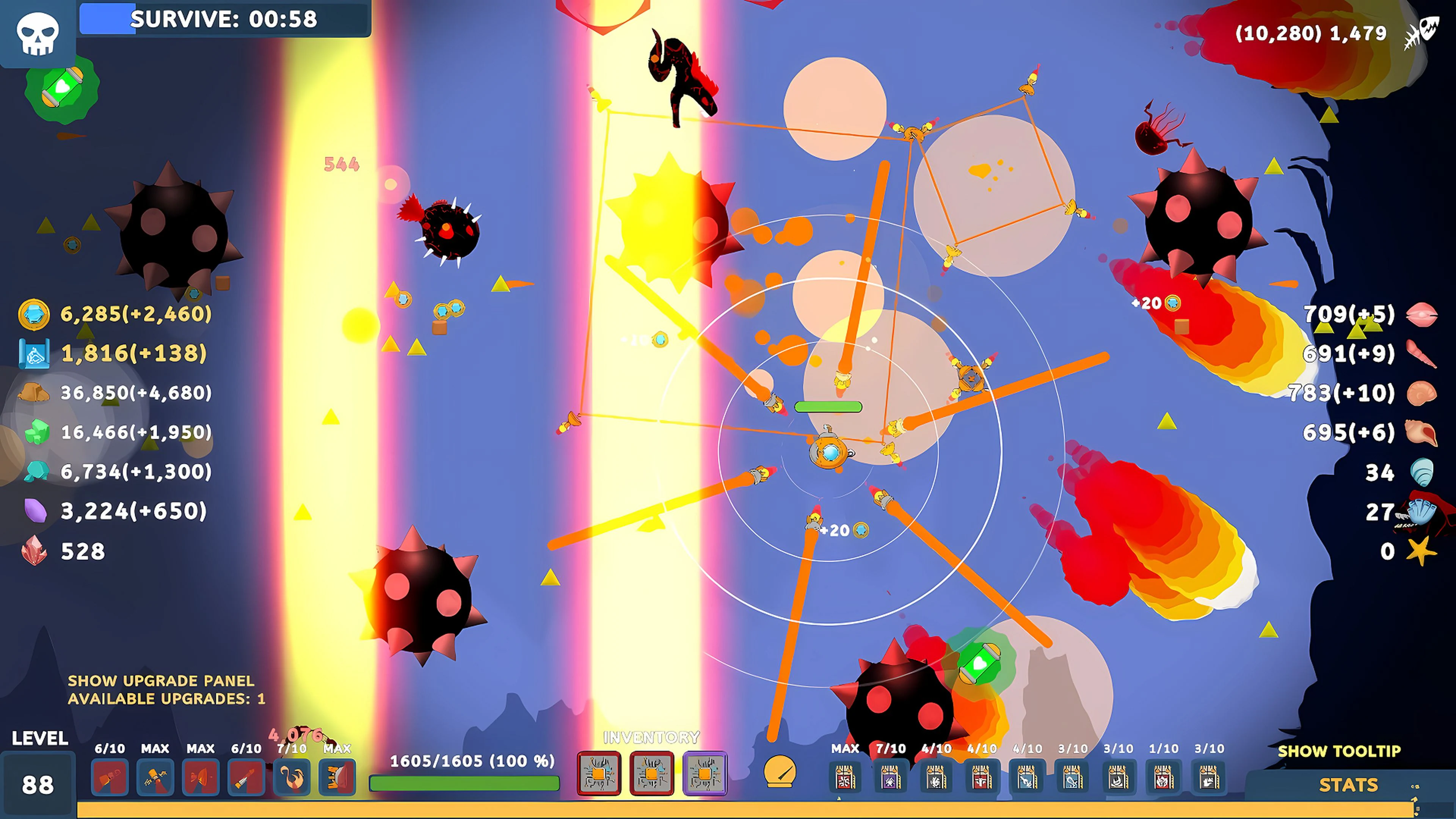This screenshot has height=819, width=1456.
Task: Expand the upgrade panel via SHOW UPGRADE PANEL
Action: tap(160, 681)
